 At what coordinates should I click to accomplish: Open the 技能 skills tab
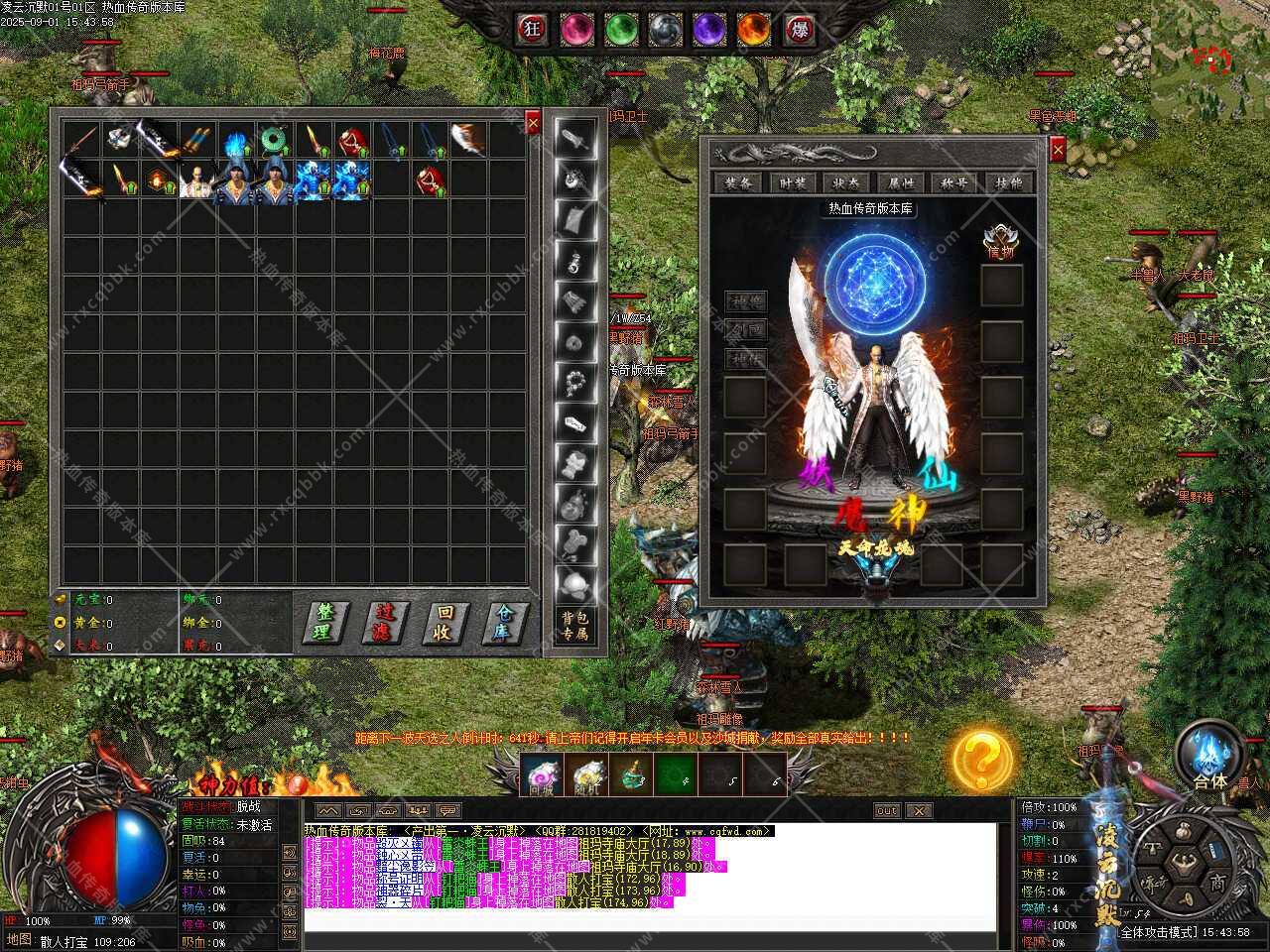click(x=1008, y=182)
